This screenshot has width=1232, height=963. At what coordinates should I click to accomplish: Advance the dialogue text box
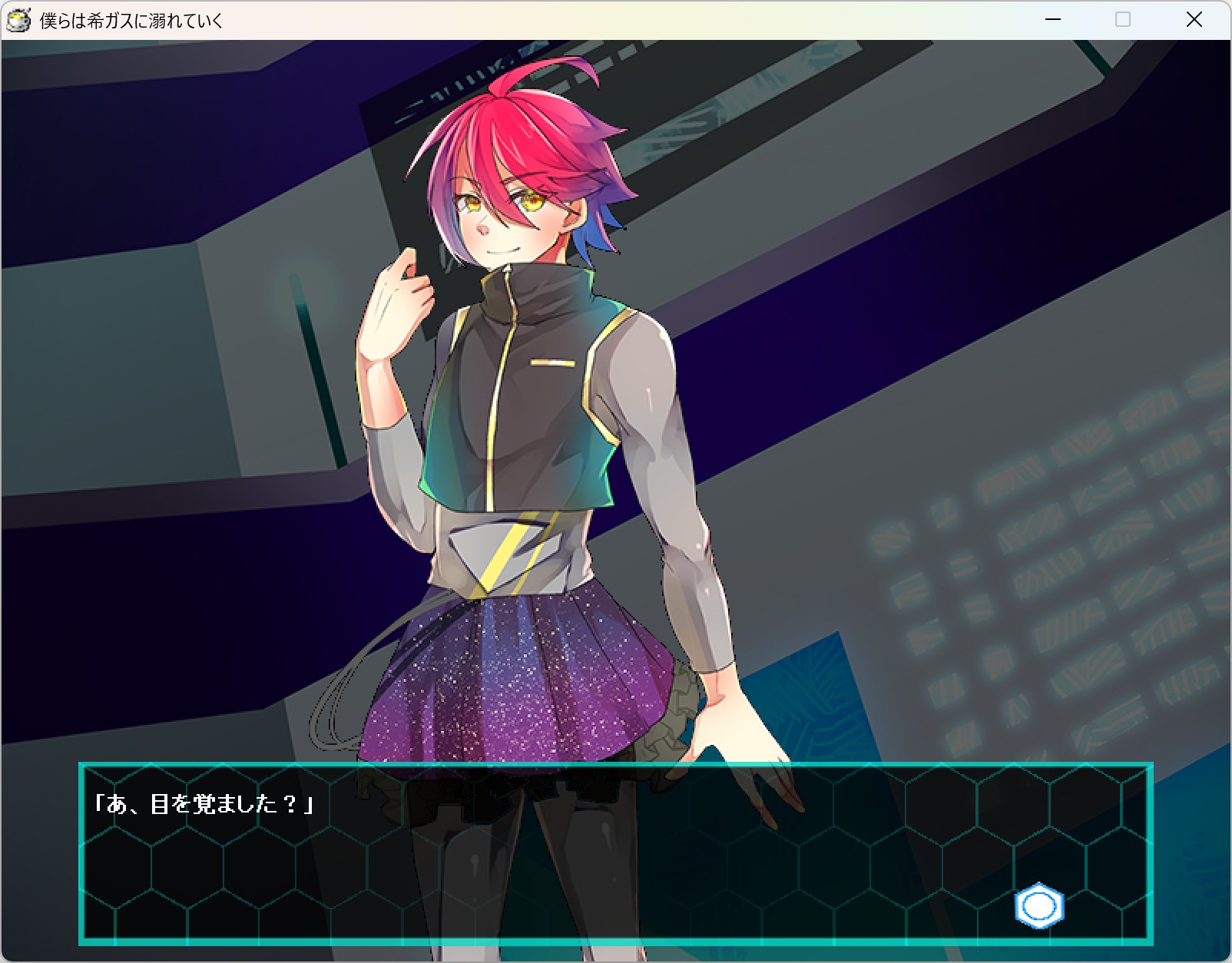[x=614, y=853]
